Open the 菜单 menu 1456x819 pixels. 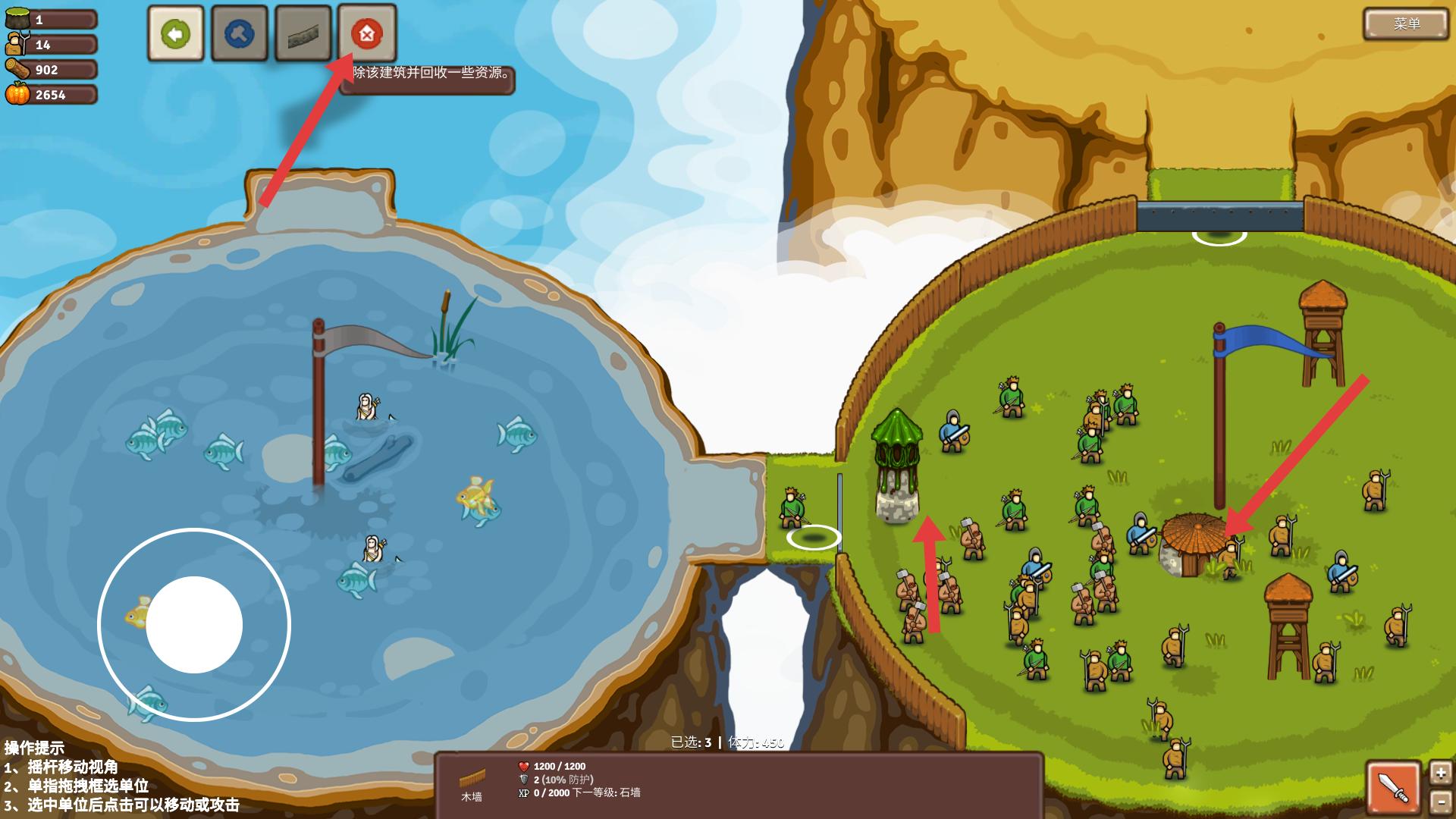[x=1407, y=24]
